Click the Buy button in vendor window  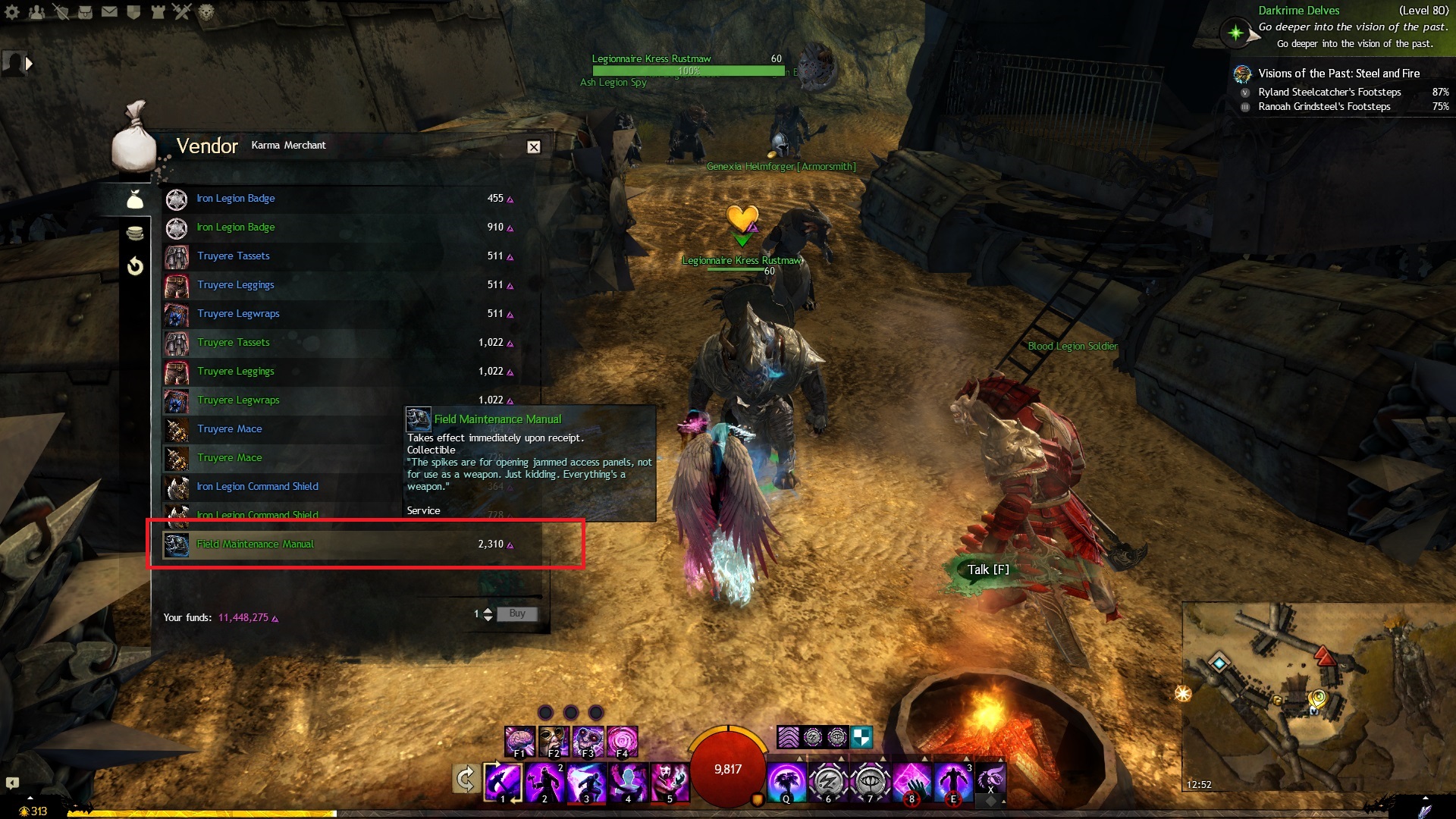coord(517,613)
